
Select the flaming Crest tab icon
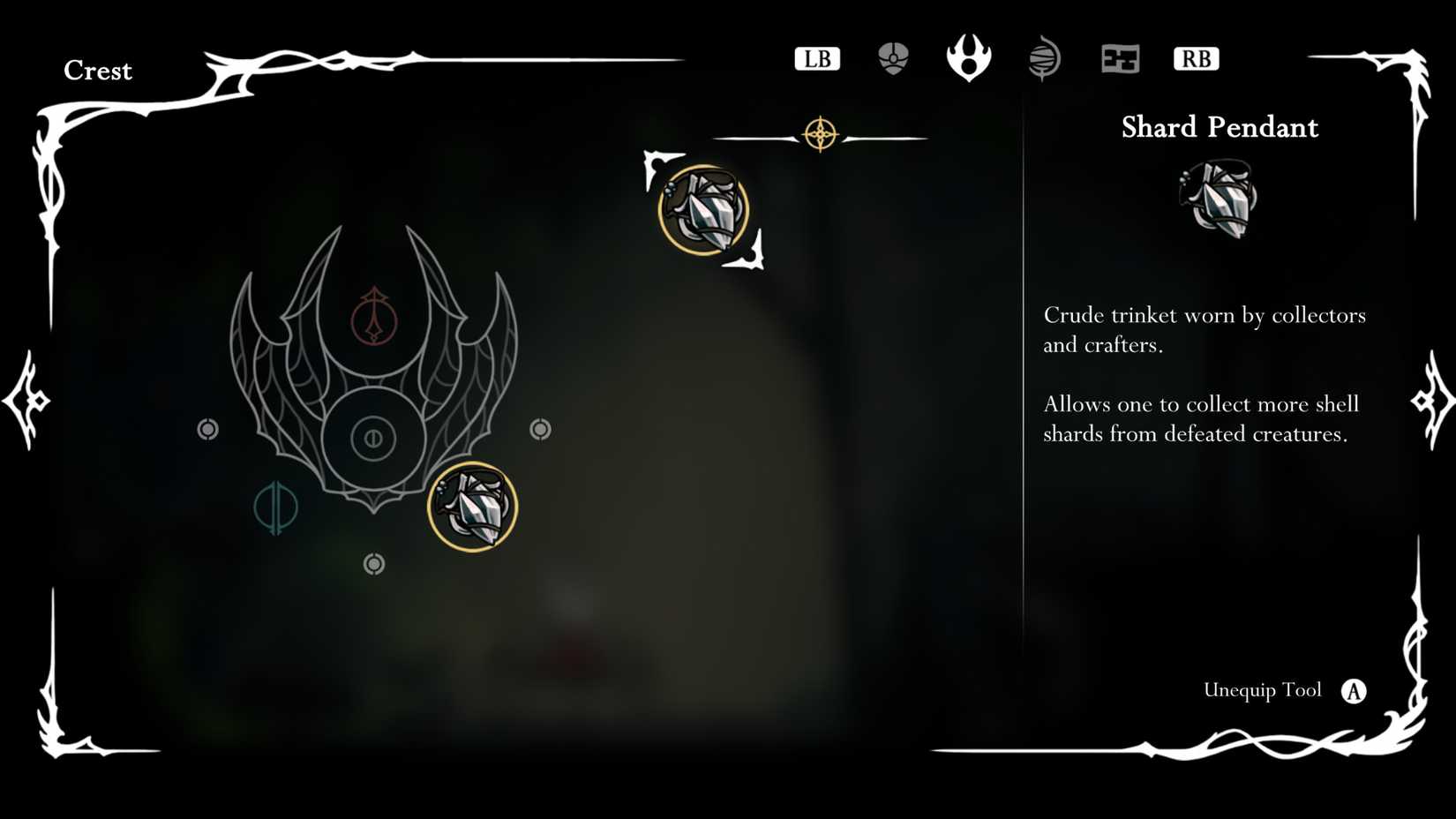pos(969,55)
